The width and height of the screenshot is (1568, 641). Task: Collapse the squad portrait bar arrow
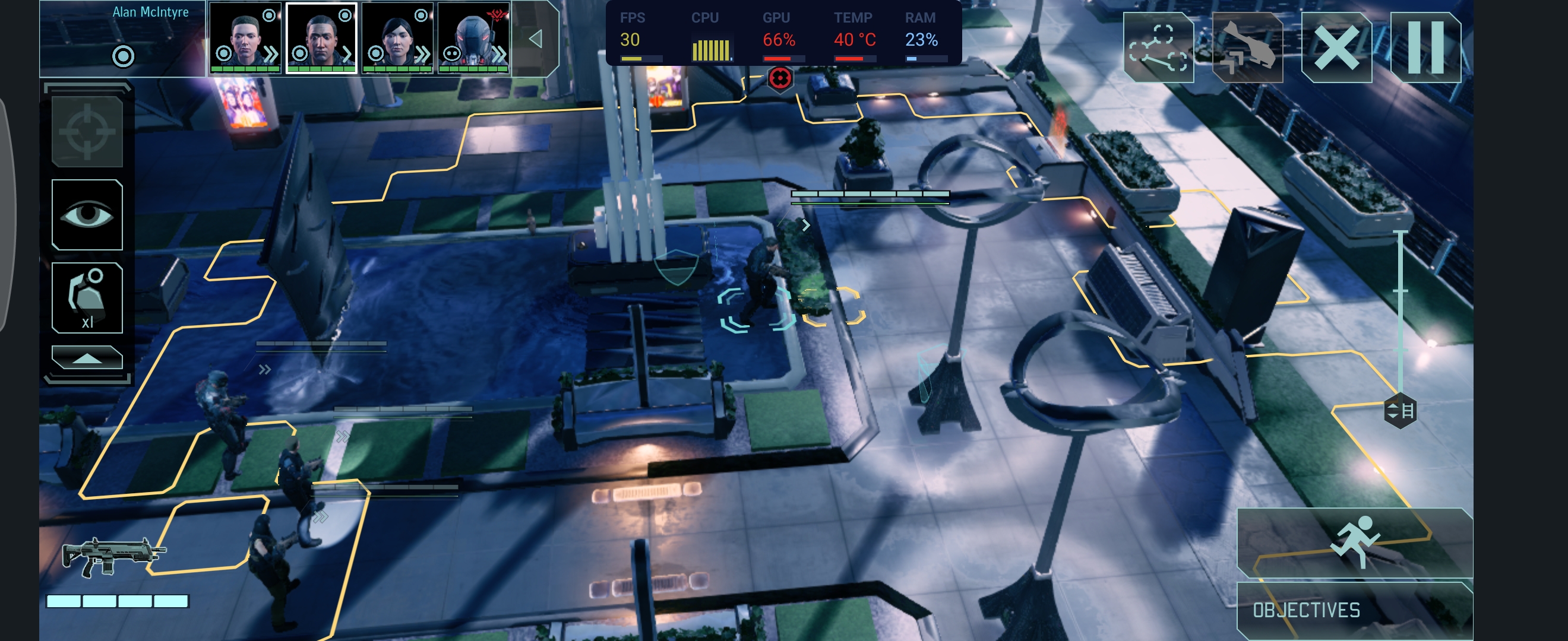click(536, 39)
